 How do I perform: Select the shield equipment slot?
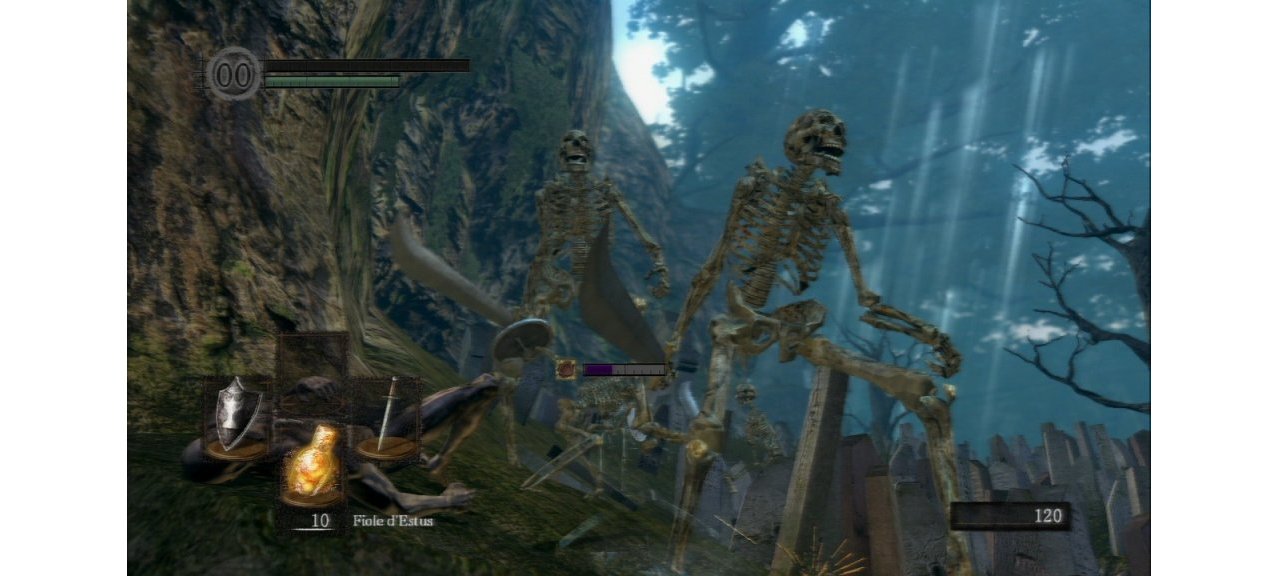pos(236,416)
